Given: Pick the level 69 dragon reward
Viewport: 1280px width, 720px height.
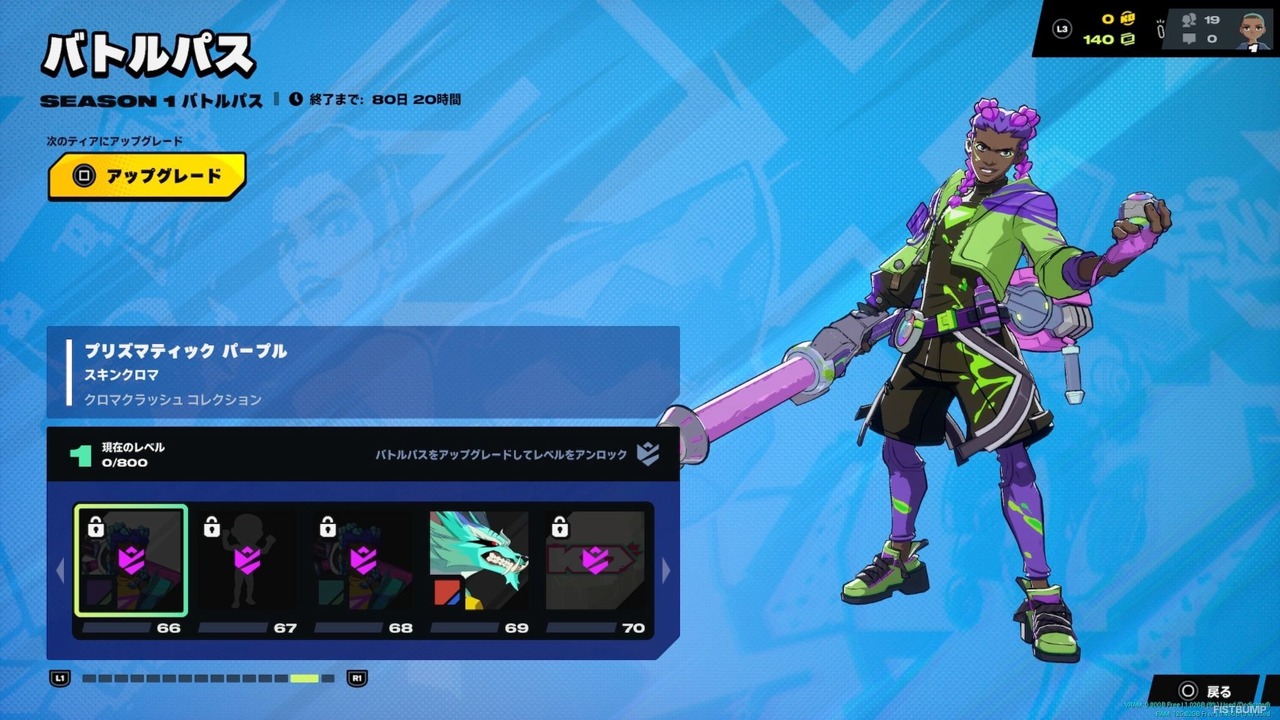Looking at the screenshot, I should 479,561.
